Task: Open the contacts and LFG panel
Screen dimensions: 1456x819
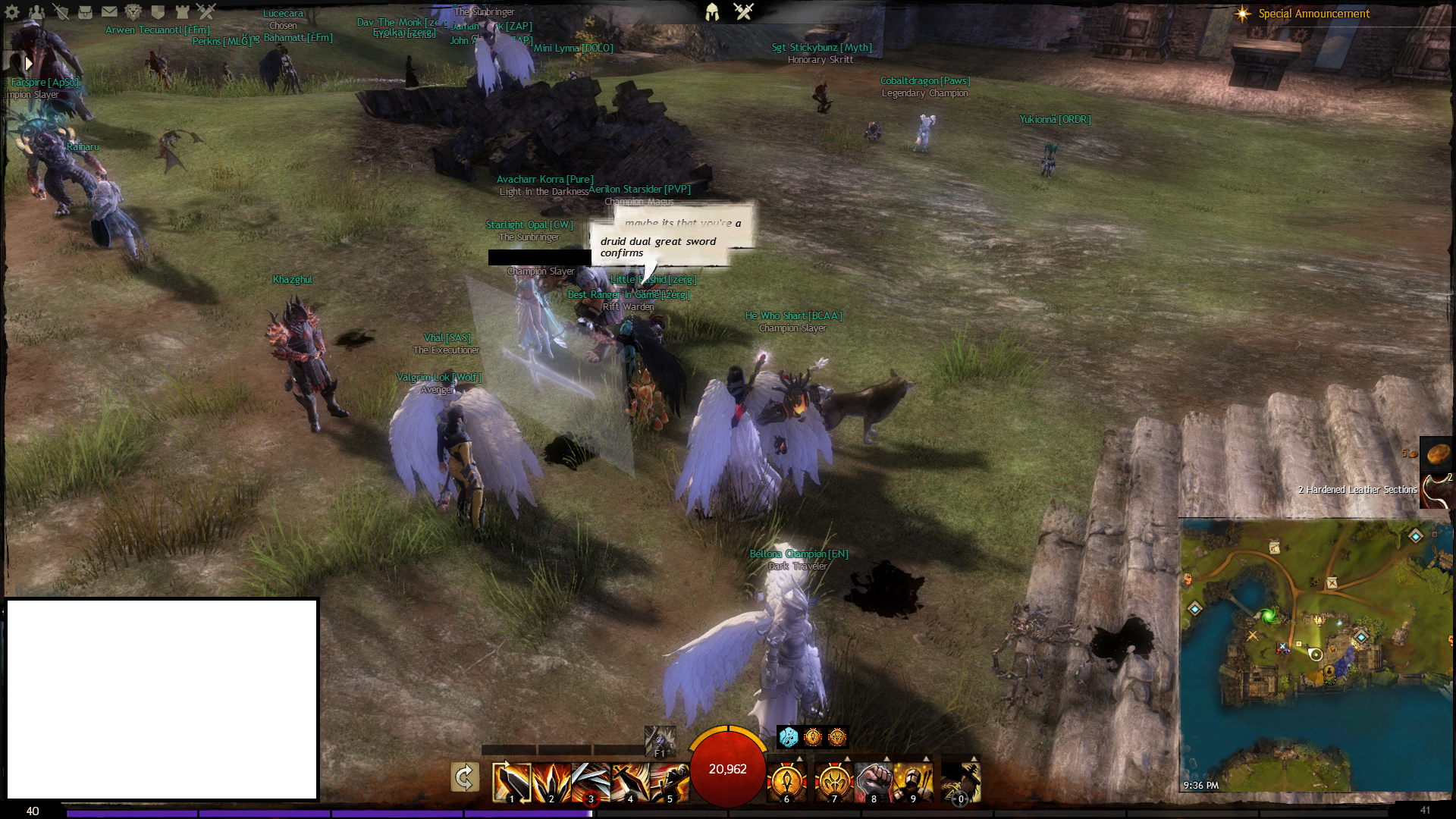Action: (x=36, y=11)
